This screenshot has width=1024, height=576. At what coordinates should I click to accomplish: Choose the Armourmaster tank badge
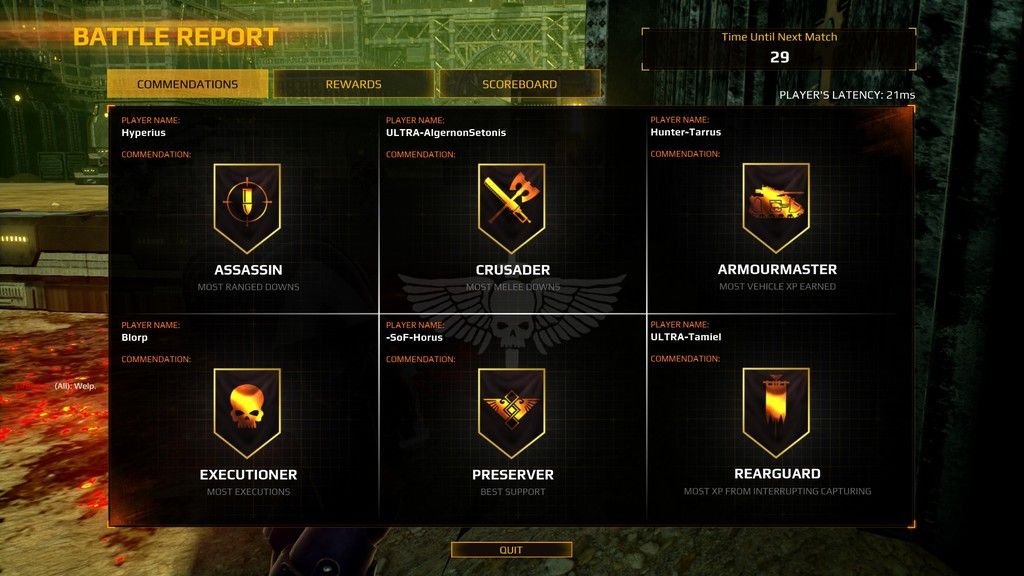tap(776, 208)
